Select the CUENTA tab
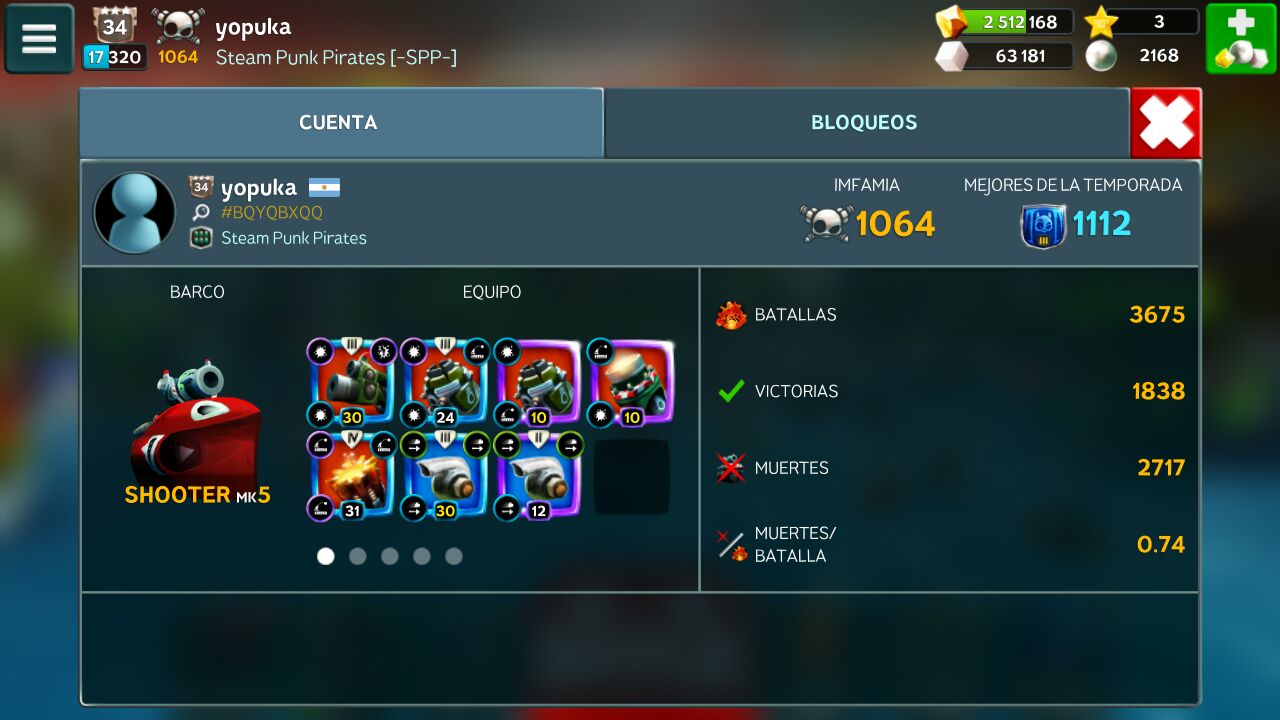The image size is (1280, 720). tap(339, 123)
